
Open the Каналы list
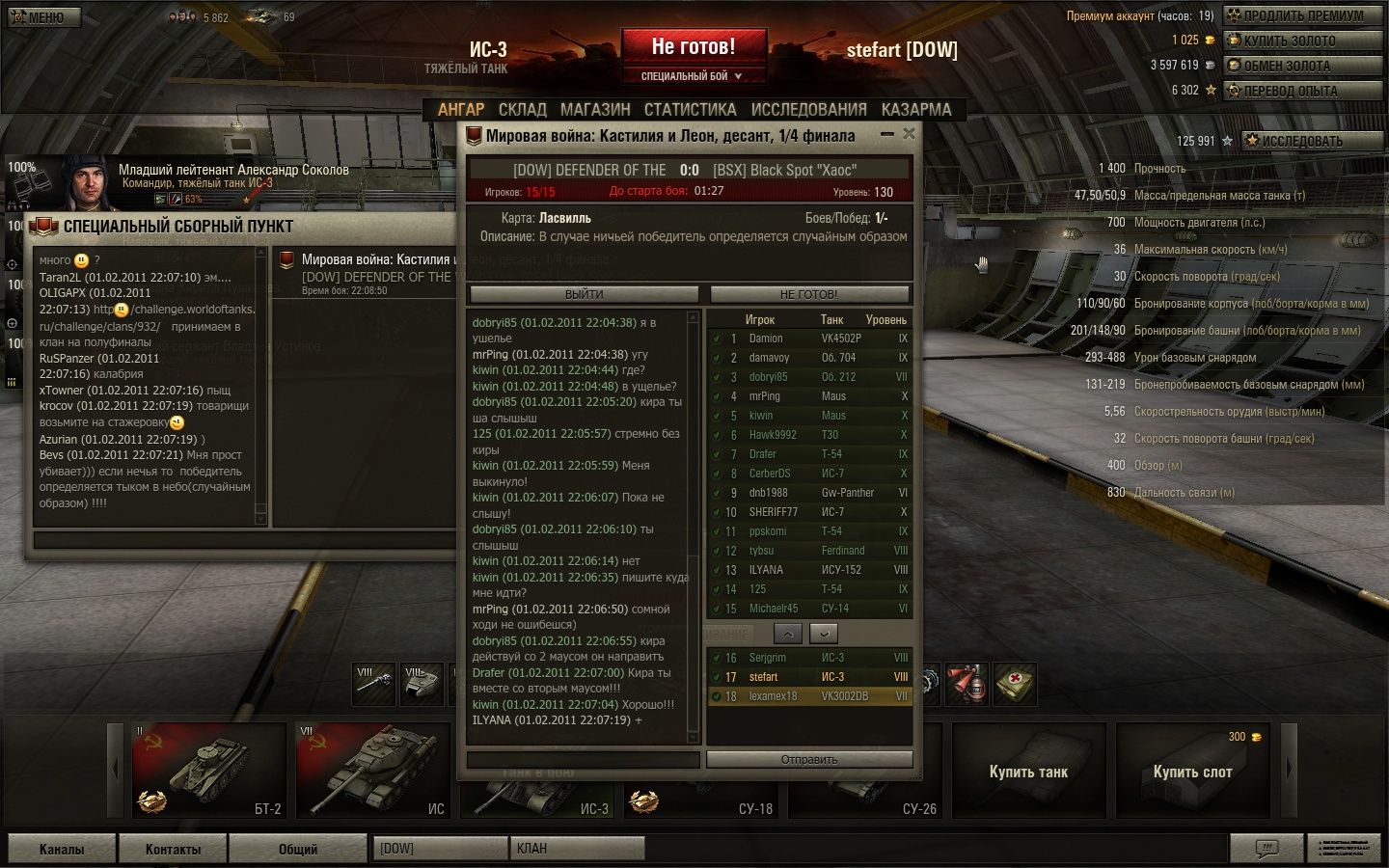pos(62,849)
